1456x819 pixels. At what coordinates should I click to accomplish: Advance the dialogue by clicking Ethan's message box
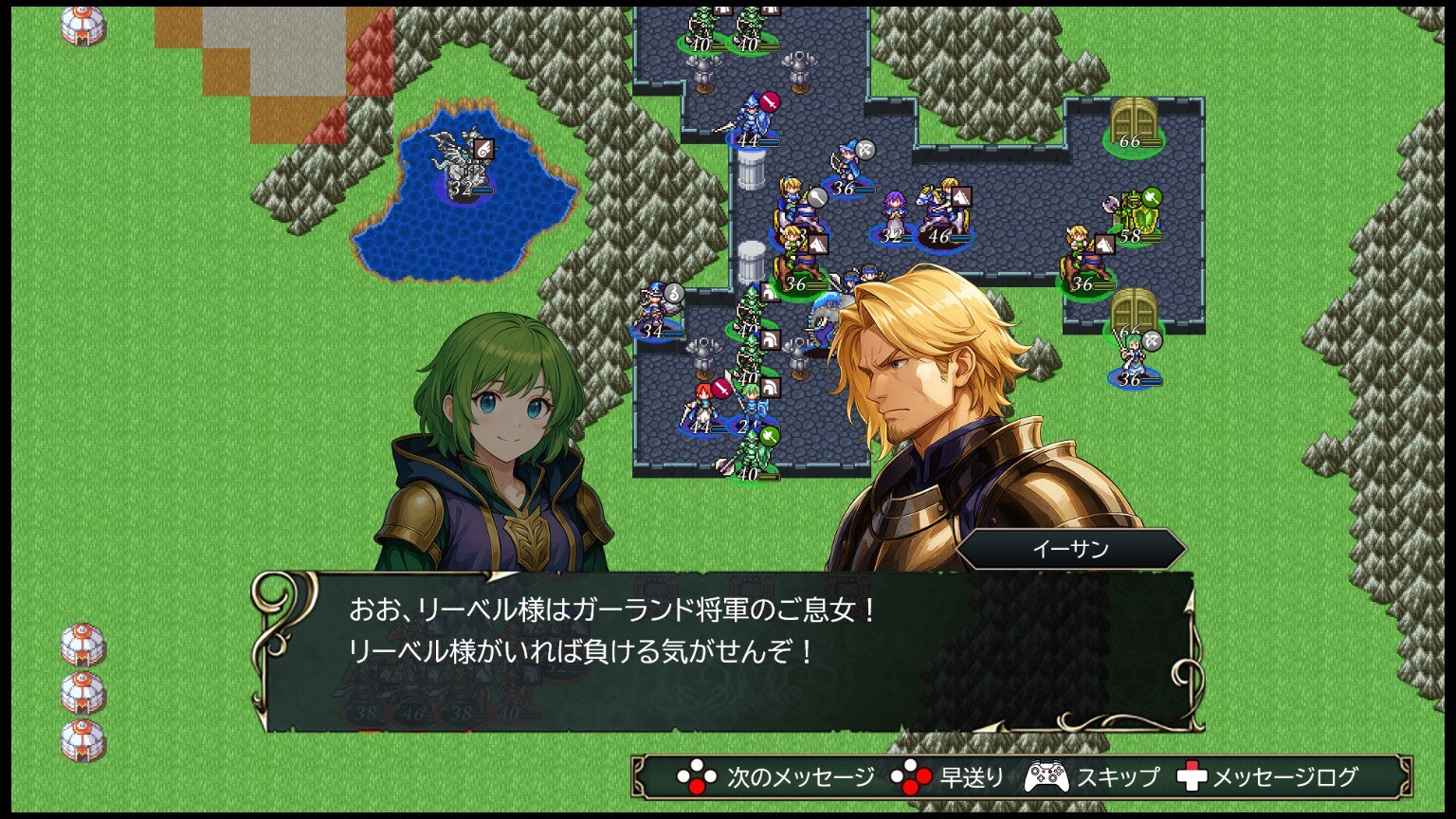click(726, 650)
